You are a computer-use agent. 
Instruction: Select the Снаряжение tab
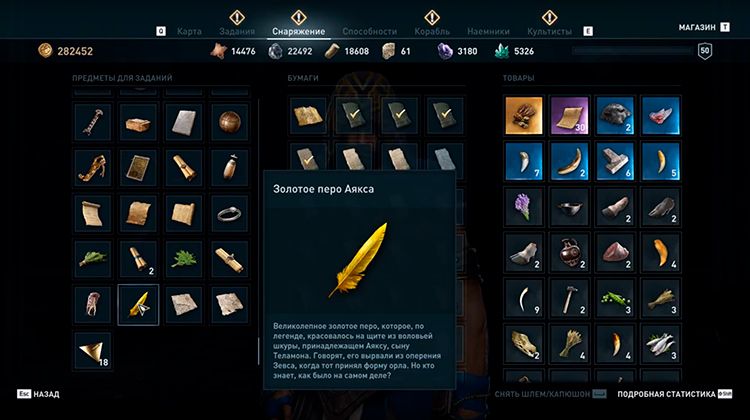298,32
